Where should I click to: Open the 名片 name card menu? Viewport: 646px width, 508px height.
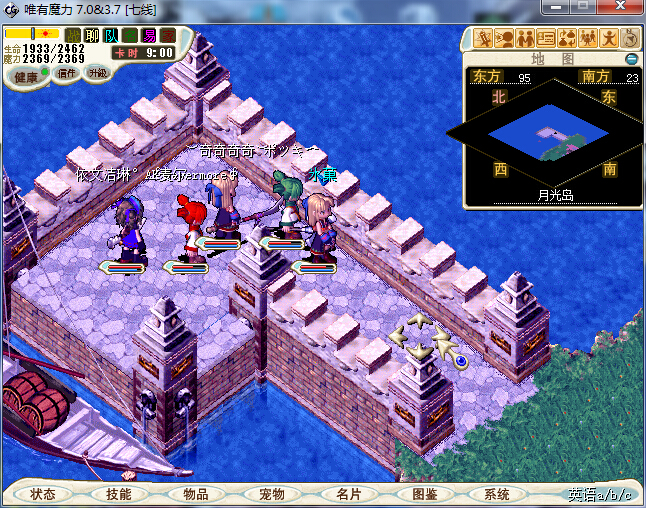pyautogui.click(x=347, y=494)
